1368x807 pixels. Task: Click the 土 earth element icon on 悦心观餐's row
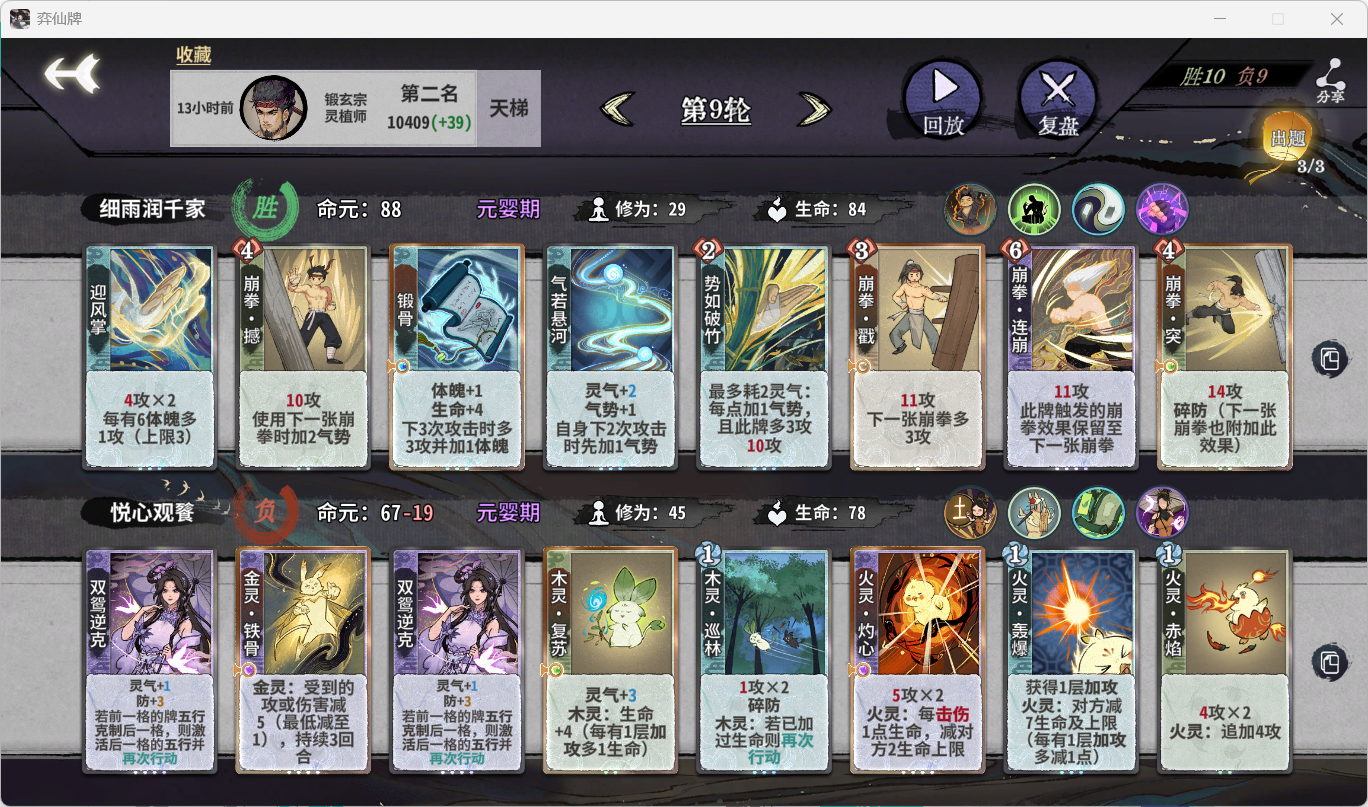970,512
